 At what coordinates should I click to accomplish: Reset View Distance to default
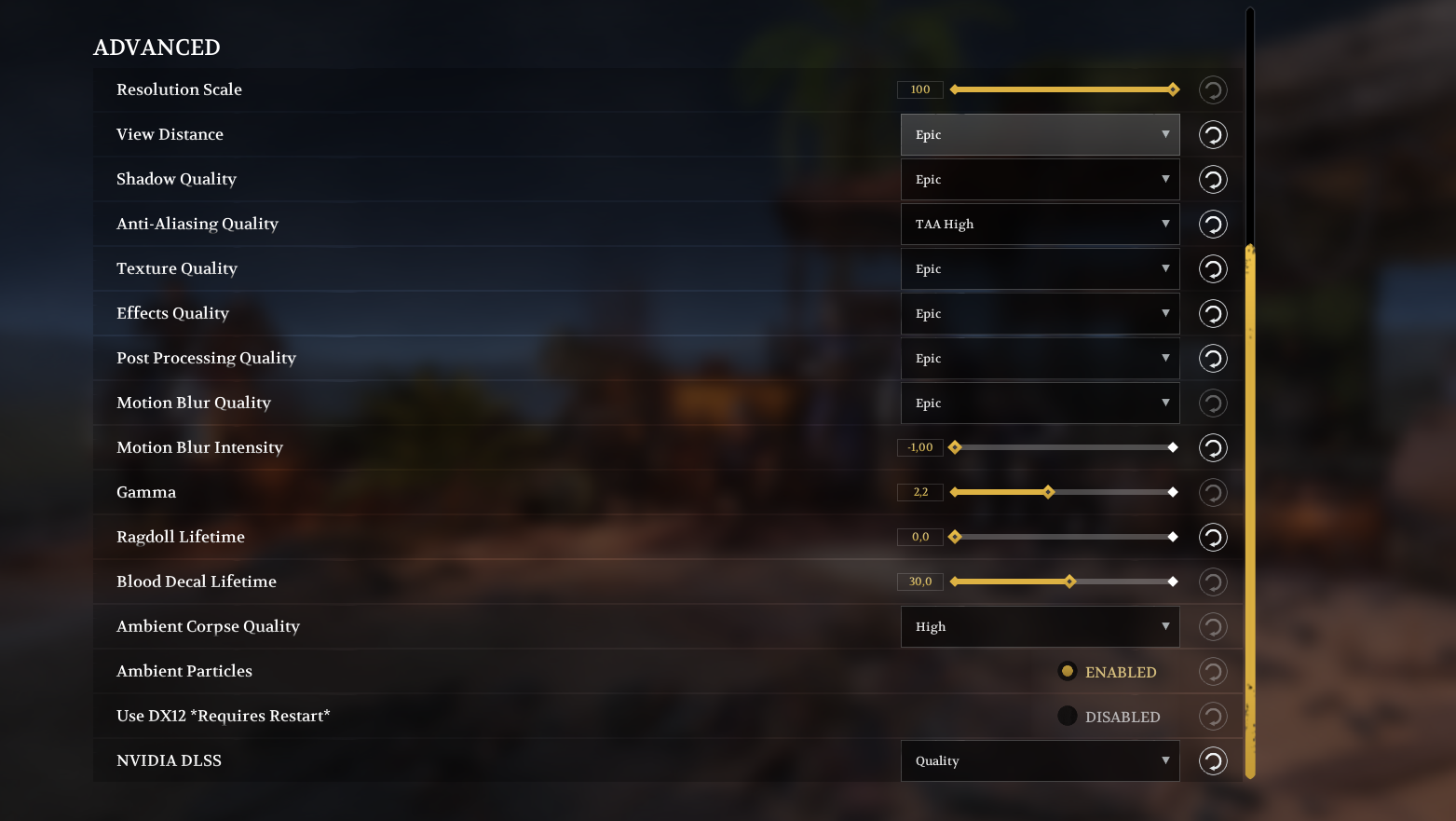1213,134
